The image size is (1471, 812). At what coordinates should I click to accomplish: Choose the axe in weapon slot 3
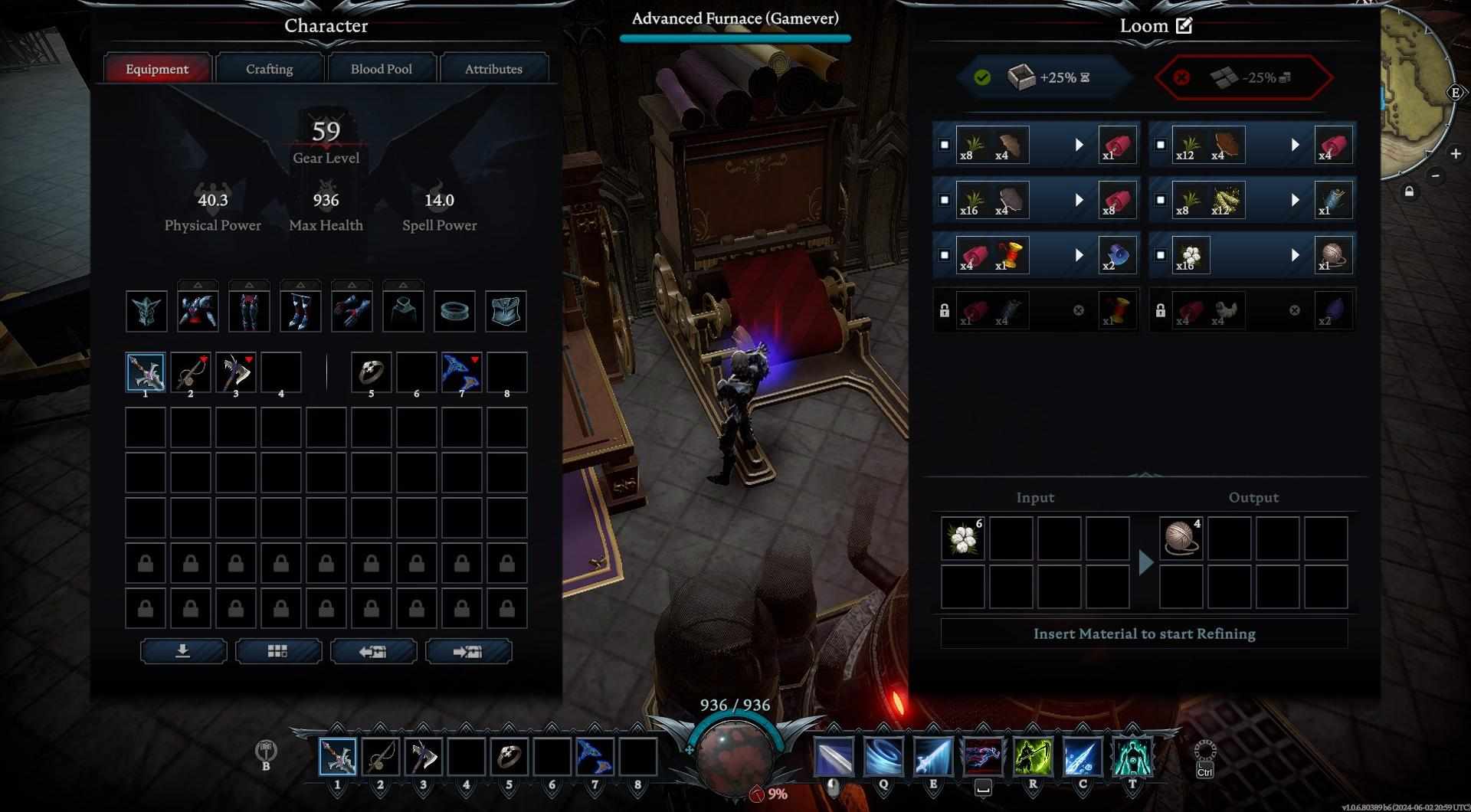[x=236, y=372]
